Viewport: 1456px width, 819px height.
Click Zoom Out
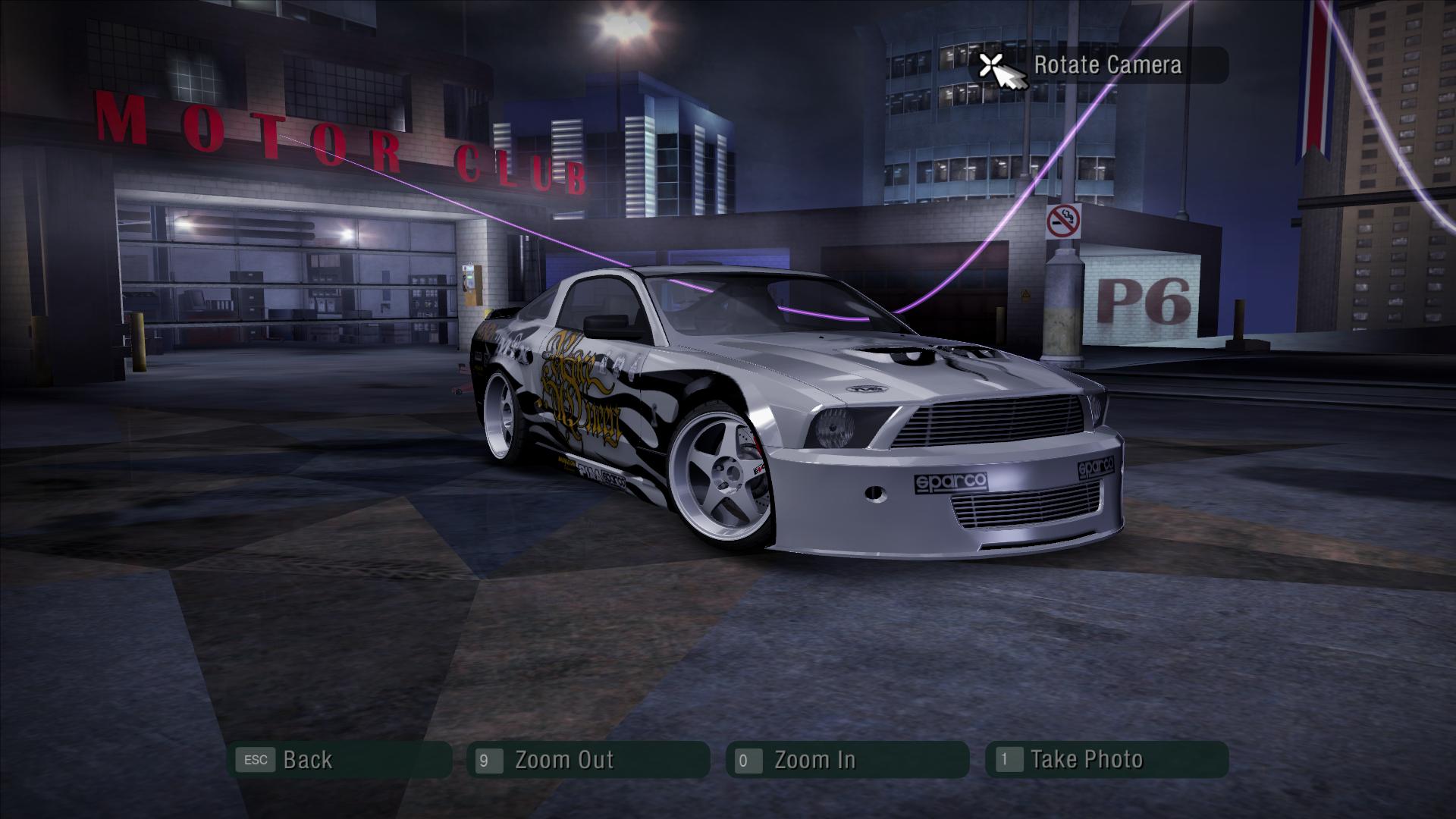[565, 758]
